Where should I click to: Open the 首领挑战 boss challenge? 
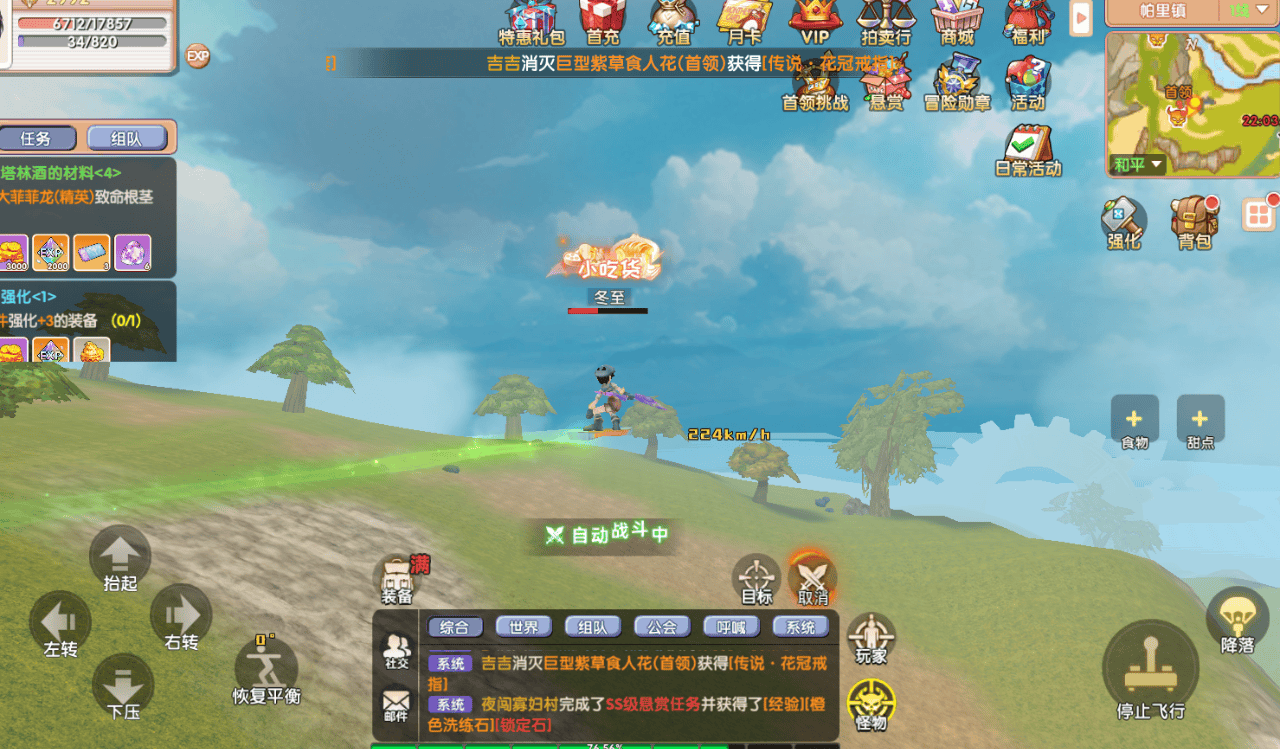pyautogui.click(x=814, y=85)
